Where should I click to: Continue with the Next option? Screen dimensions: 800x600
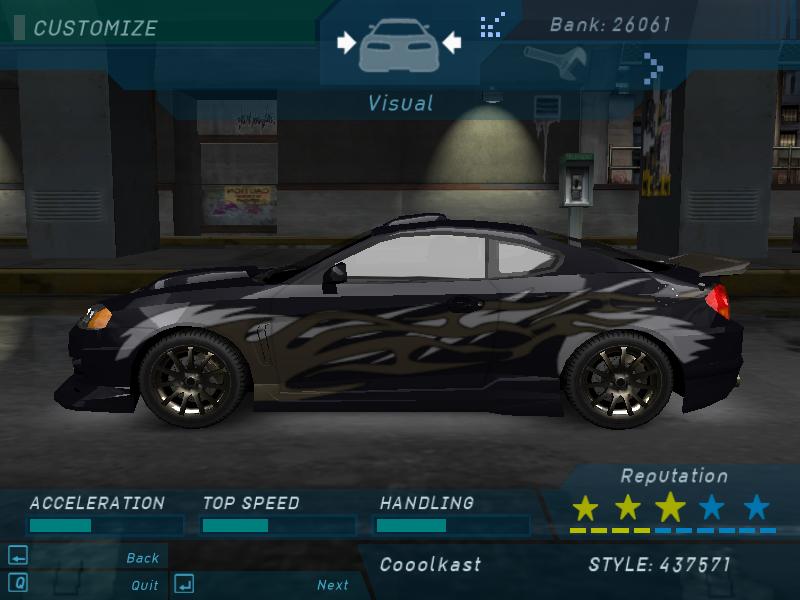(x=333, y=585)
